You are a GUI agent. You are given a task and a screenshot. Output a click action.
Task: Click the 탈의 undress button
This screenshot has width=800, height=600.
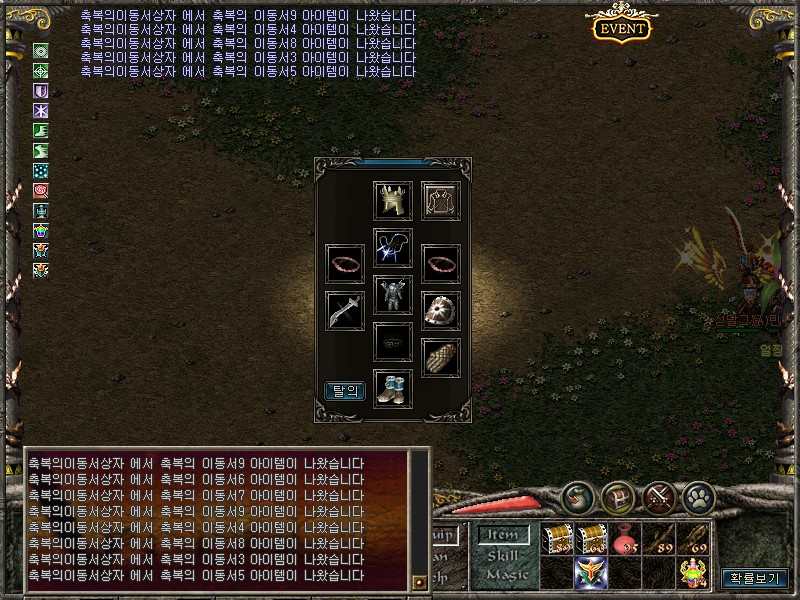[345, 391]
